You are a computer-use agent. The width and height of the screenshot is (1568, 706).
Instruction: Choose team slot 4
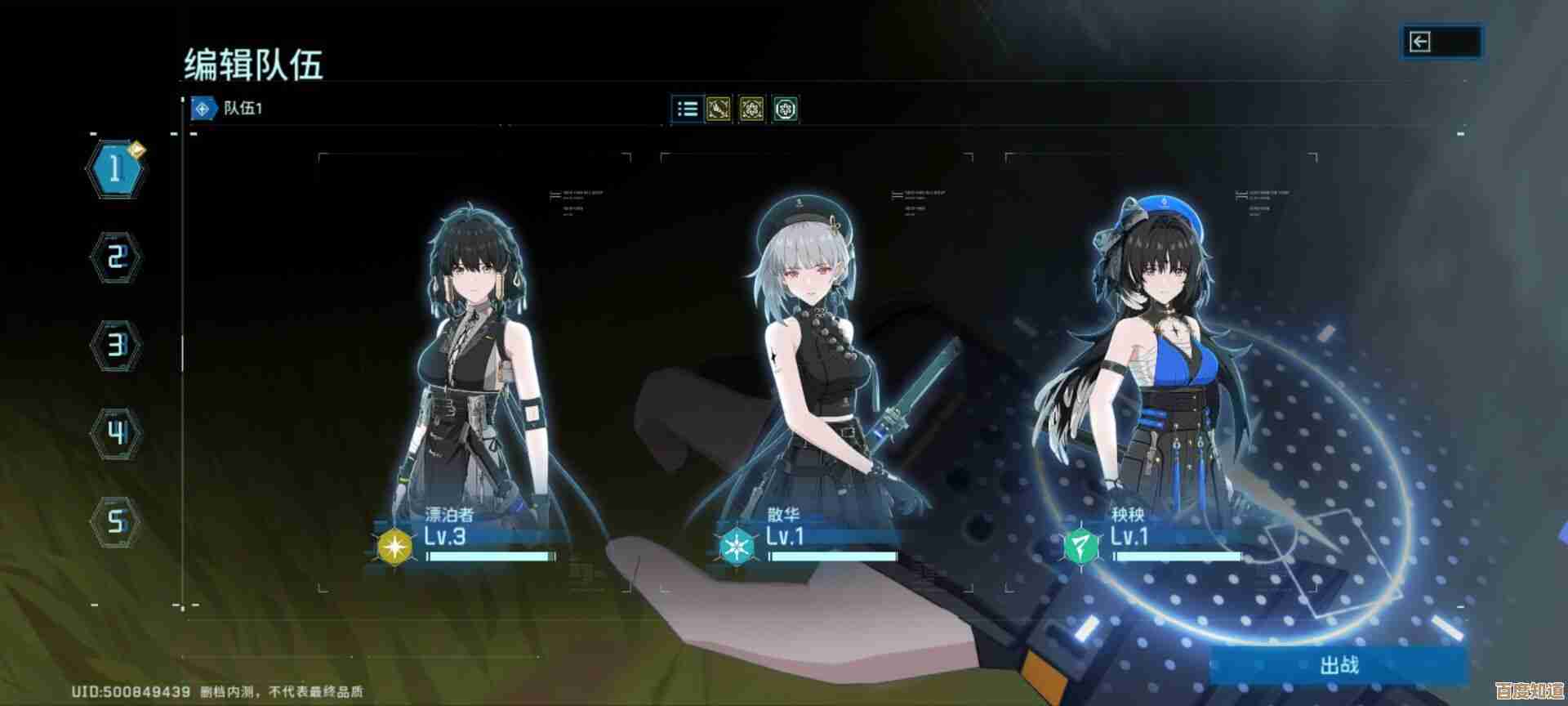click(x=115, y=433)
